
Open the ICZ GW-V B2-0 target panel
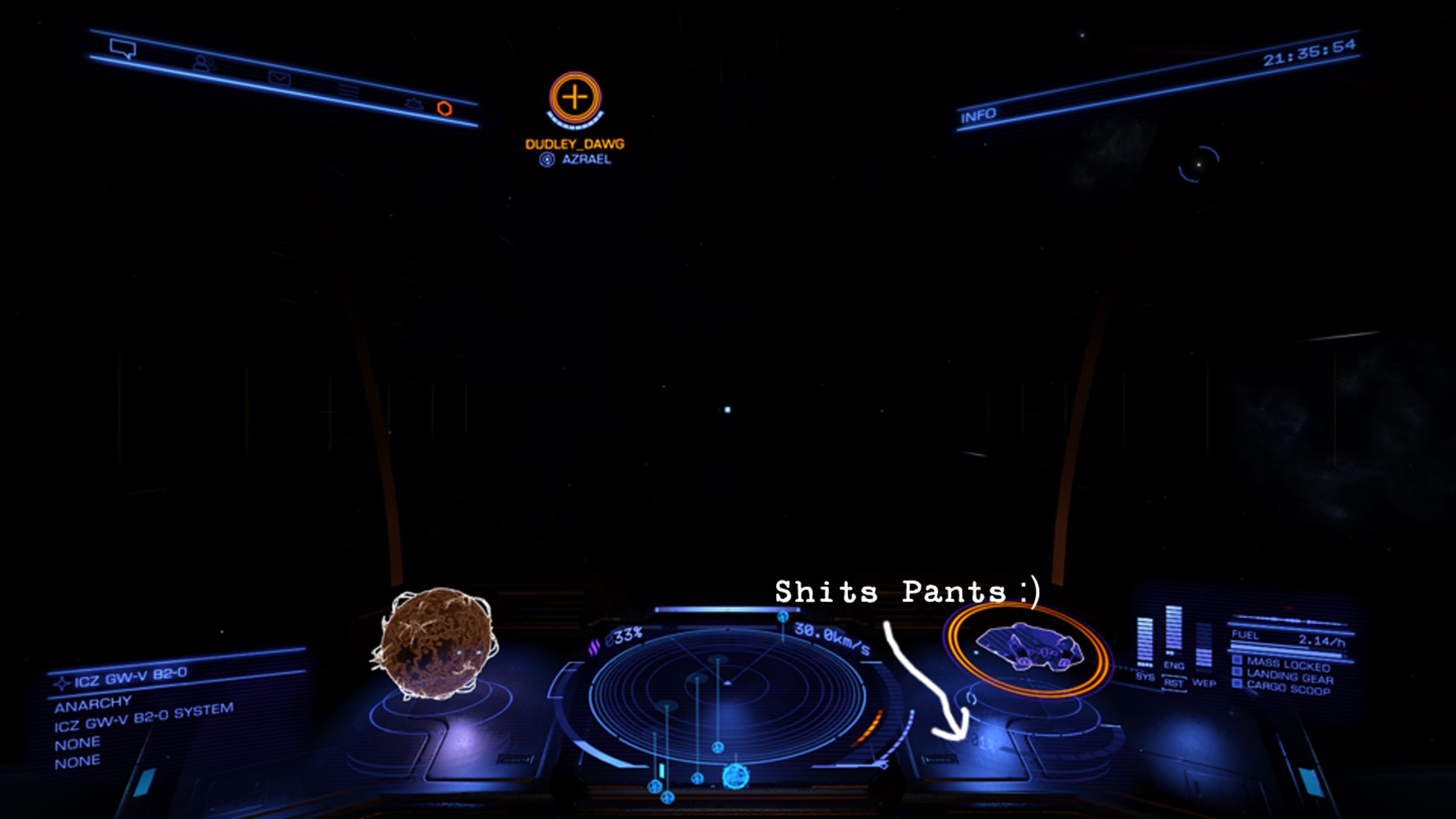130,678
